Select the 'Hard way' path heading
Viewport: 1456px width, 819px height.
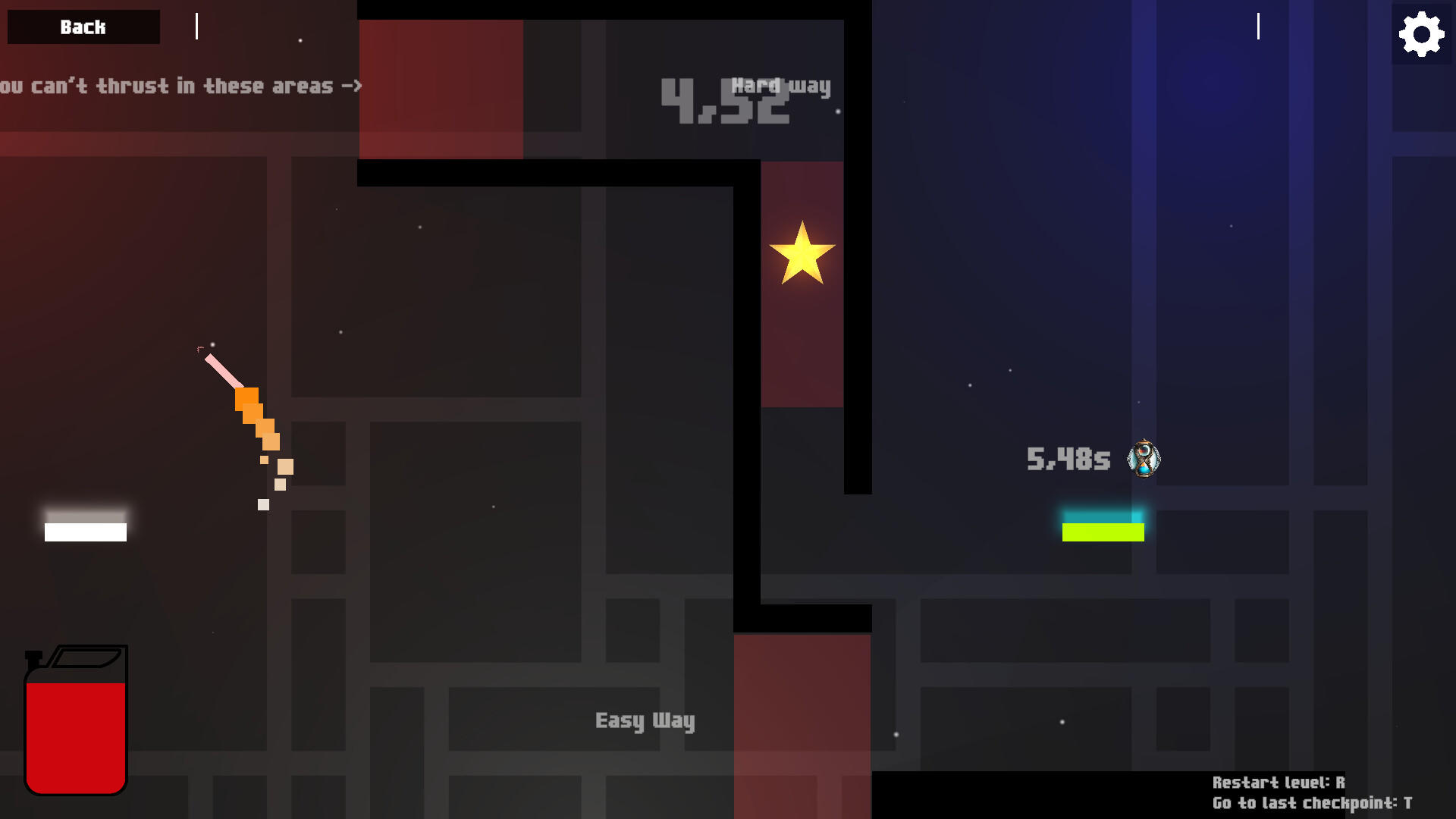[x=780, y=86]
